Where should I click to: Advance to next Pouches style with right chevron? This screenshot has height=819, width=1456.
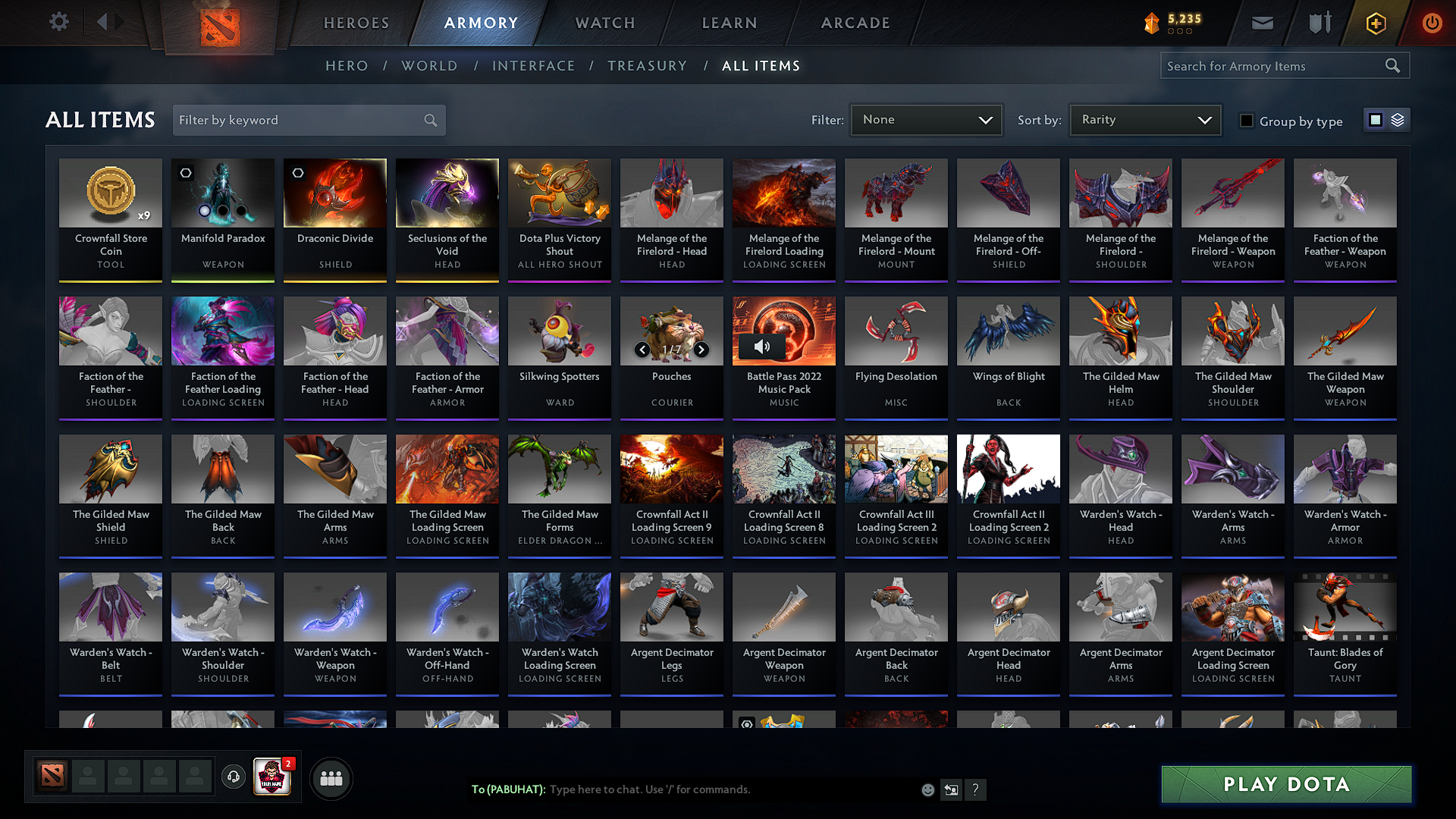point(701,350)
